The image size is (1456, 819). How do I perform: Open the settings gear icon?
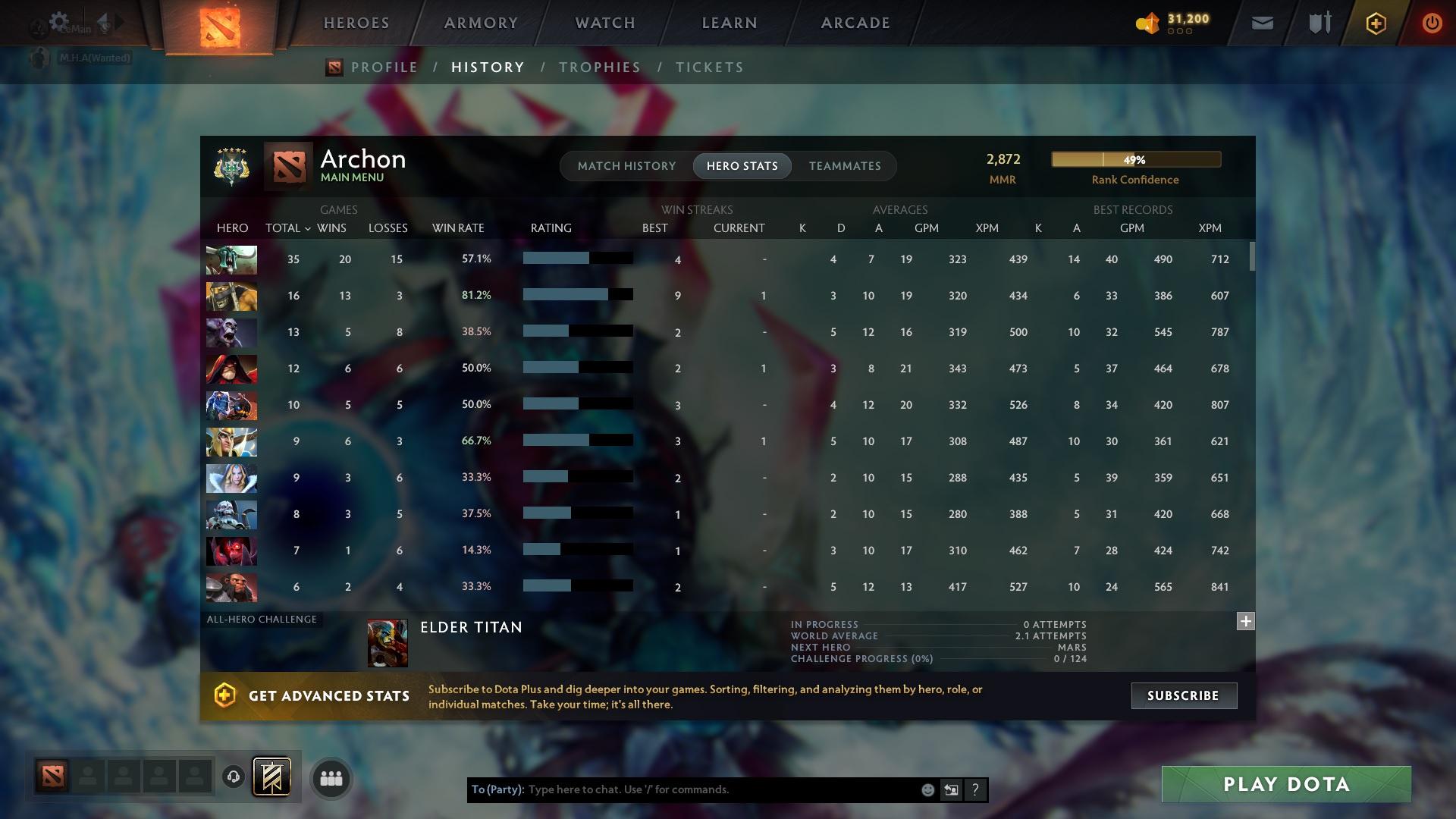[x=59, y=20]
